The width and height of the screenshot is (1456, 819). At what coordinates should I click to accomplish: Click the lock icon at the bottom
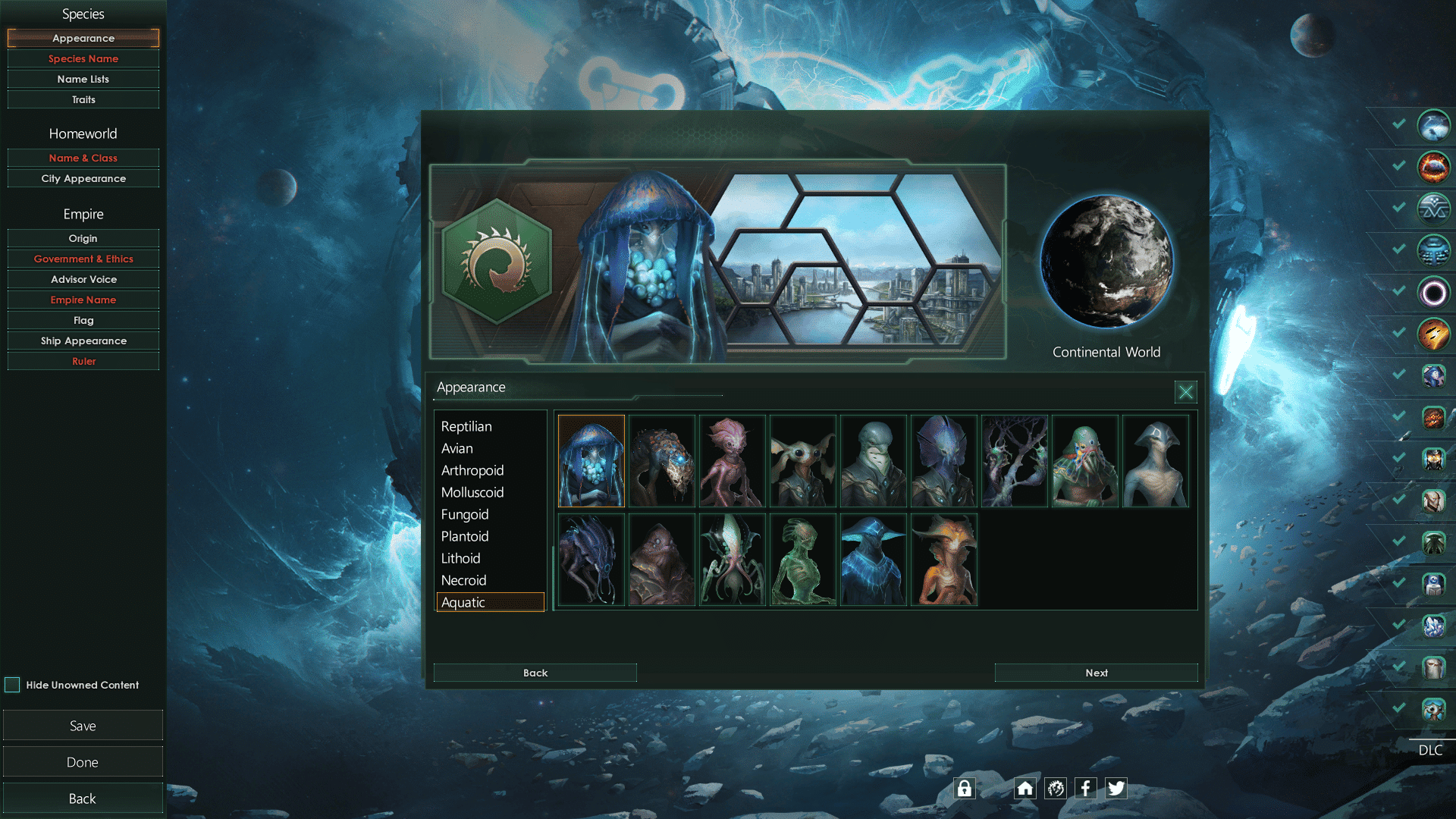coord(964,788)
